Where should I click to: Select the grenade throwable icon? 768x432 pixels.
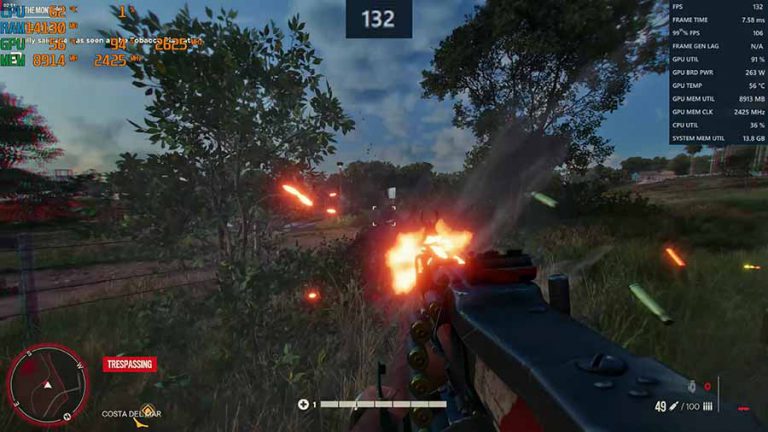[691, 385]
